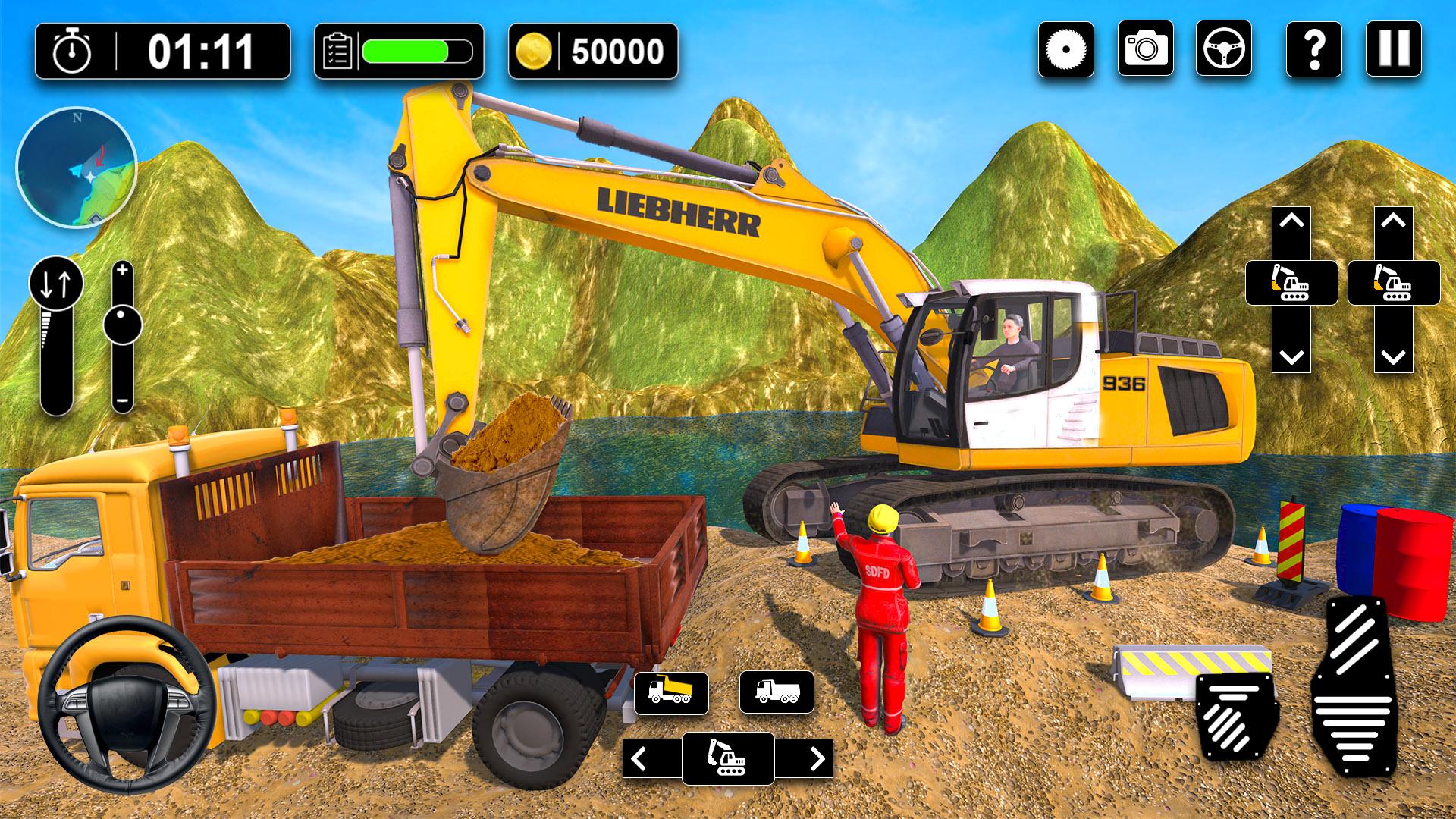Raise the left excavator arm control
This screenshot has width=1456, height=819.
[1291, 223]
